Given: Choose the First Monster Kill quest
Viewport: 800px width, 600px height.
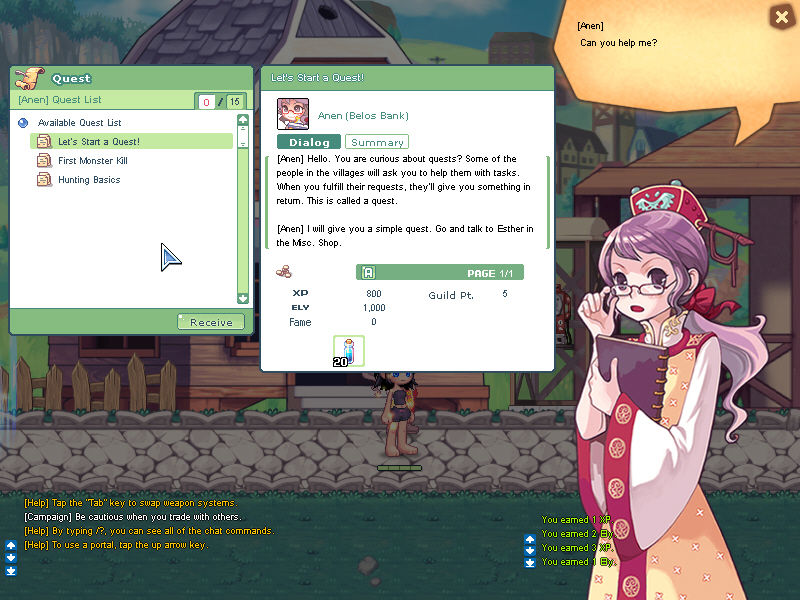Looking at the screenshot, I should click(x=92, y=161).
